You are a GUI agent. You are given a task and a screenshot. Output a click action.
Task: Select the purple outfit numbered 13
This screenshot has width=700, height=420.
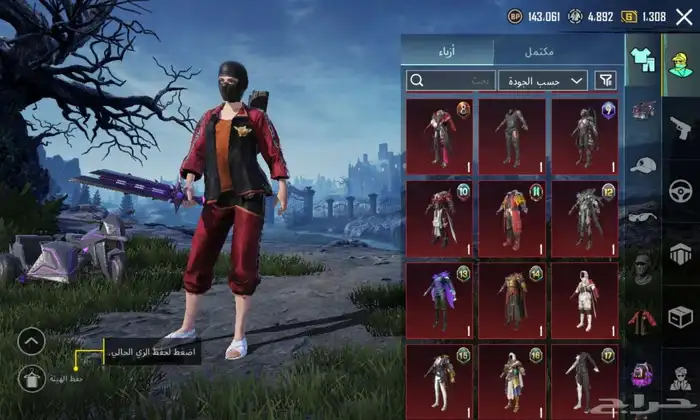coord(440,299)
